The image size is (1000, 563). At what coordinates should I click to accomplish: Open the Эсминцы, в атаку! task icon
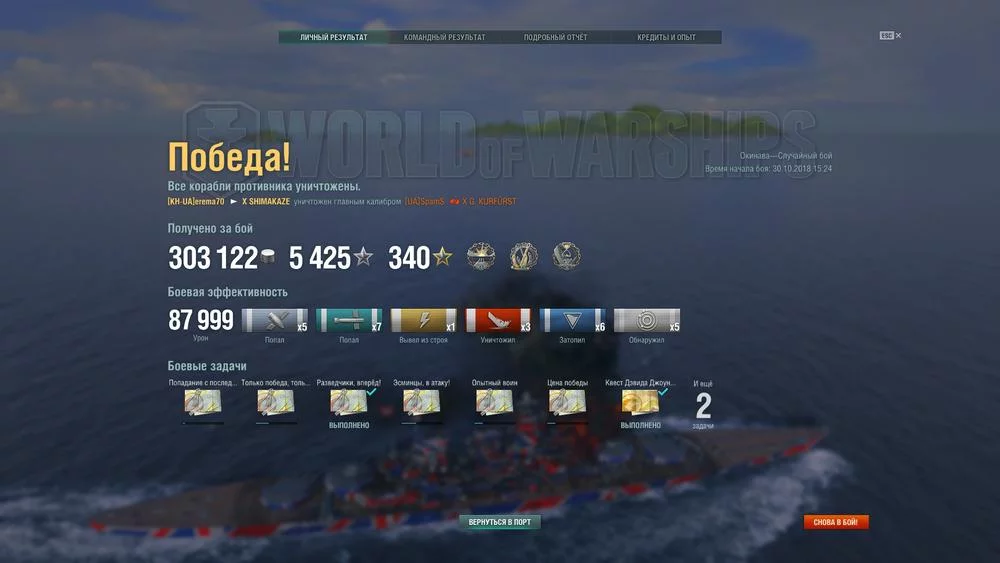coord(422,402)
